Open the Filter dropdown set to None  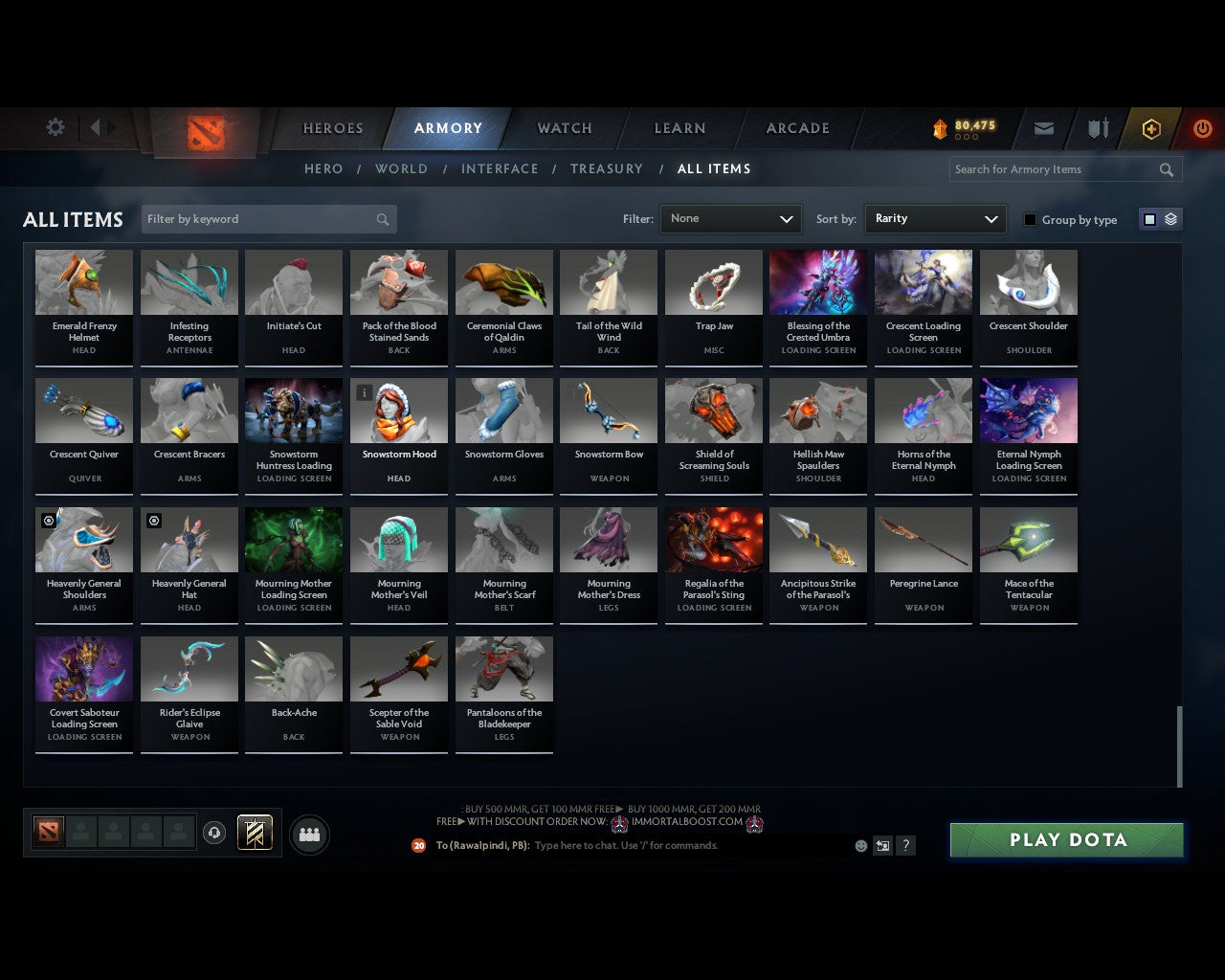click(x=730, y=219)
